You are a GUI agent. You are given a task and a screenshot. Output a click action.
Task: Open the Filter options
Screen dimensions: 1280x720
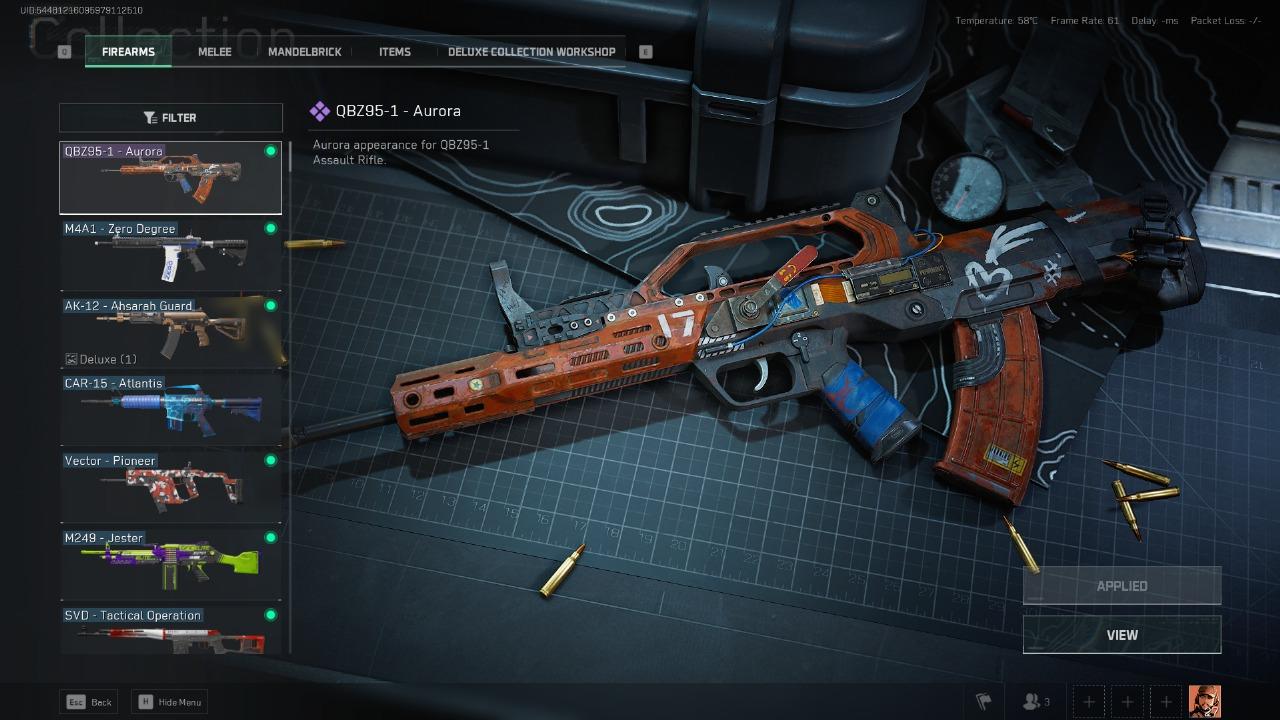[x=170, y=118]
